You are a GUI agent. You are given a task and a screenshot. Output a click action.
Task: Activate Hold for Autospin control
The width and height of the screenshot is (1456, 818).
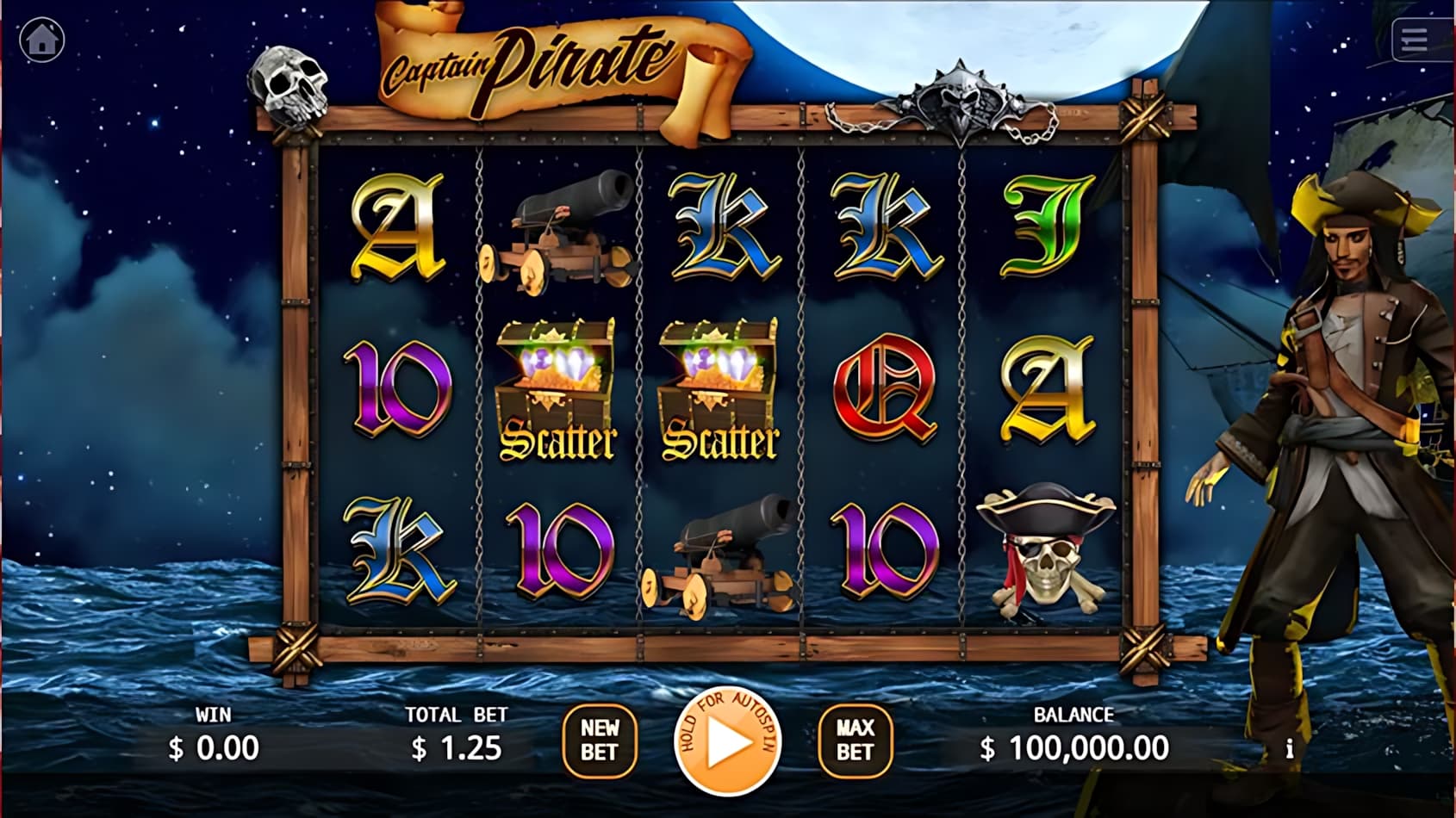pos(728,742)
